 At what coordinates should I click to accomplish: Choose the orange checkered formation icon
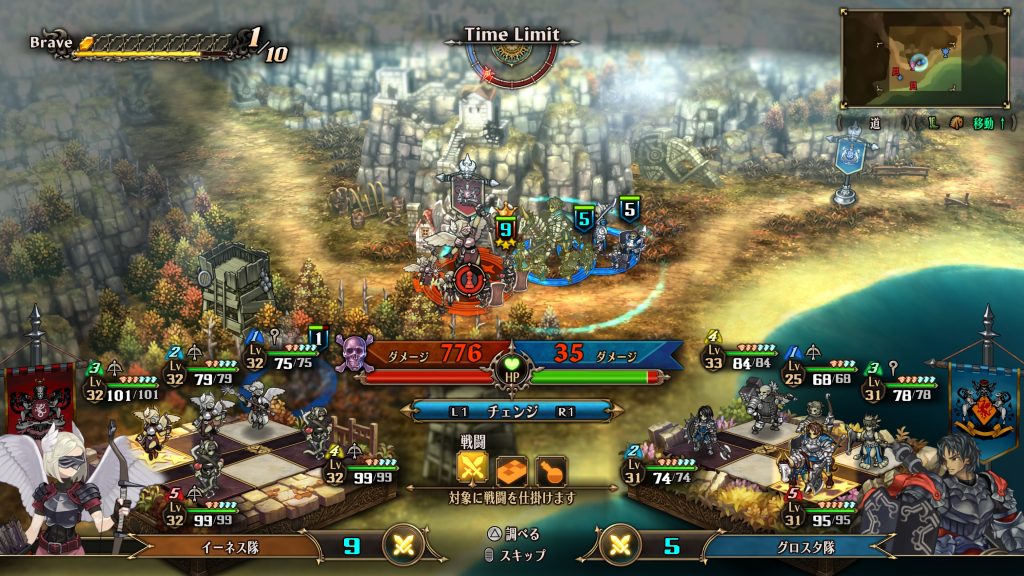click(512, 469)
